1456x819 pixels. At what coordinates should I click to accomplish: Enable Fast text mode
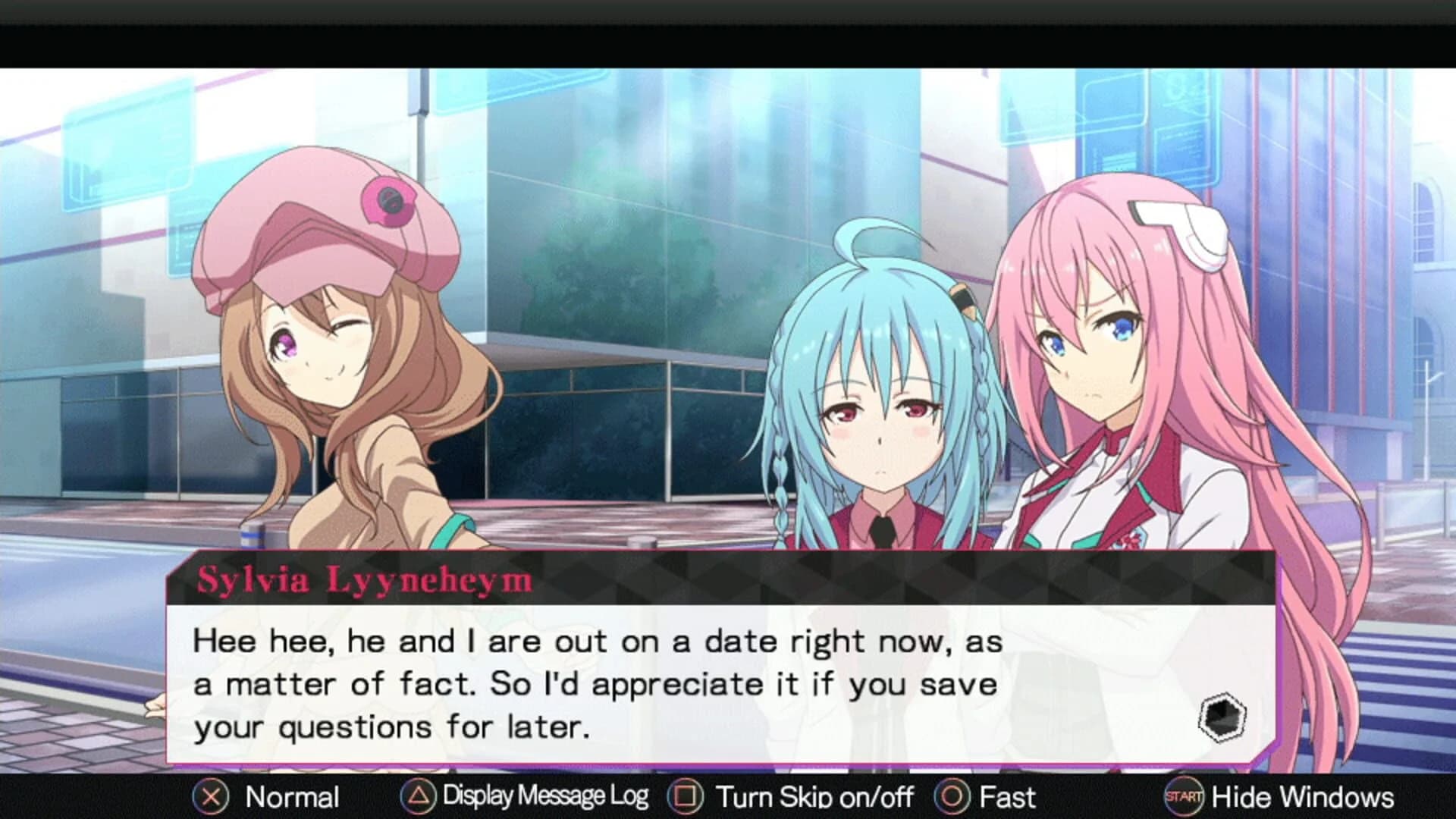(1009, 797)
